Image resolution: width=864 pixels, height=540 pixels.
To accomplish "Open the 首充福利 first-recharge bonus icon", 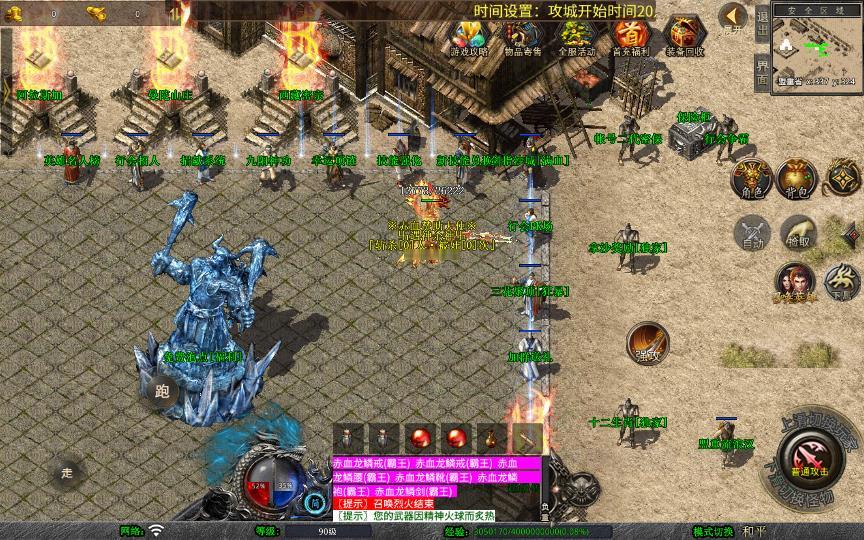I will (629, 37).
